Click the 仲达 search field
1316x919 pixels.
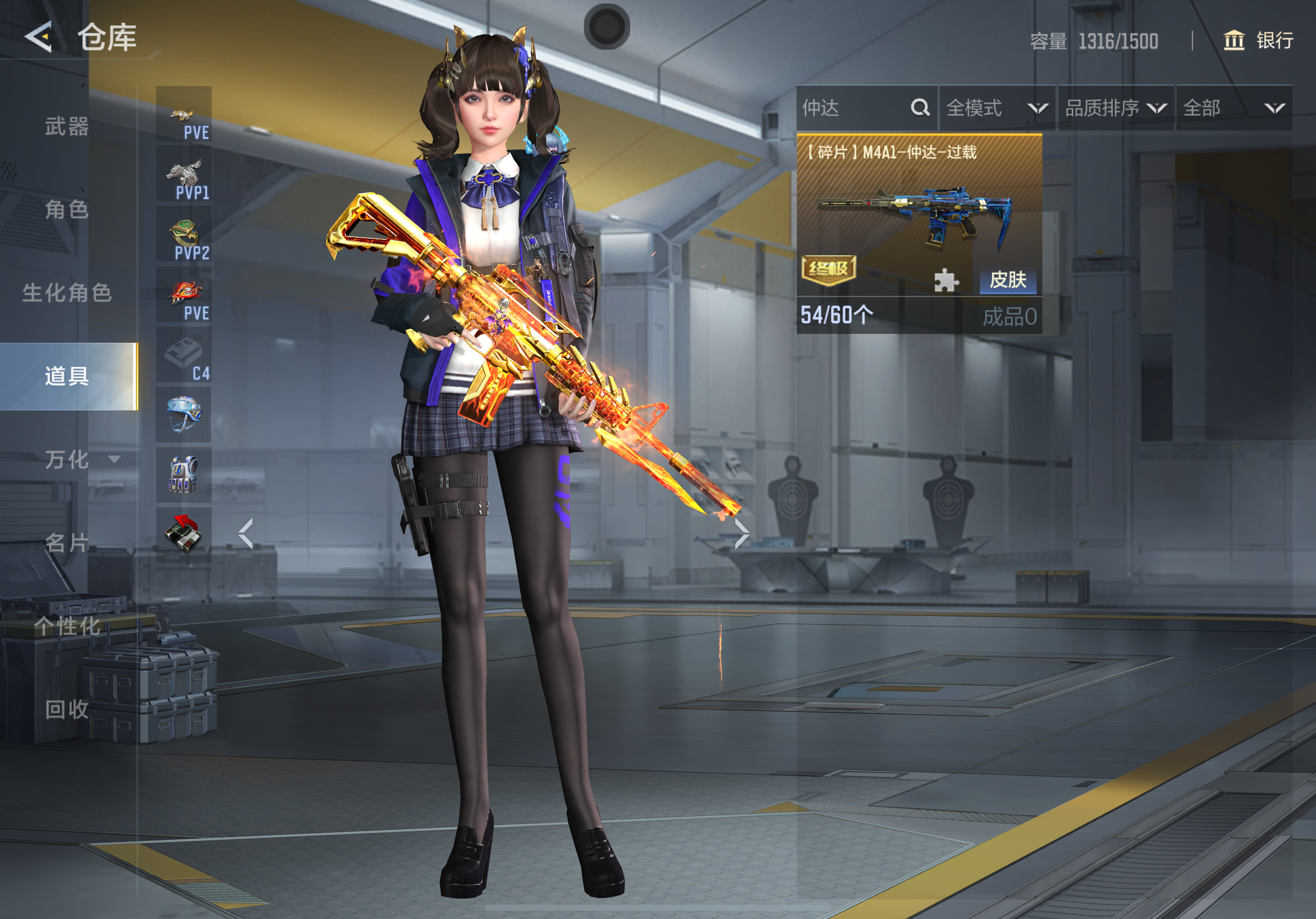854,109
